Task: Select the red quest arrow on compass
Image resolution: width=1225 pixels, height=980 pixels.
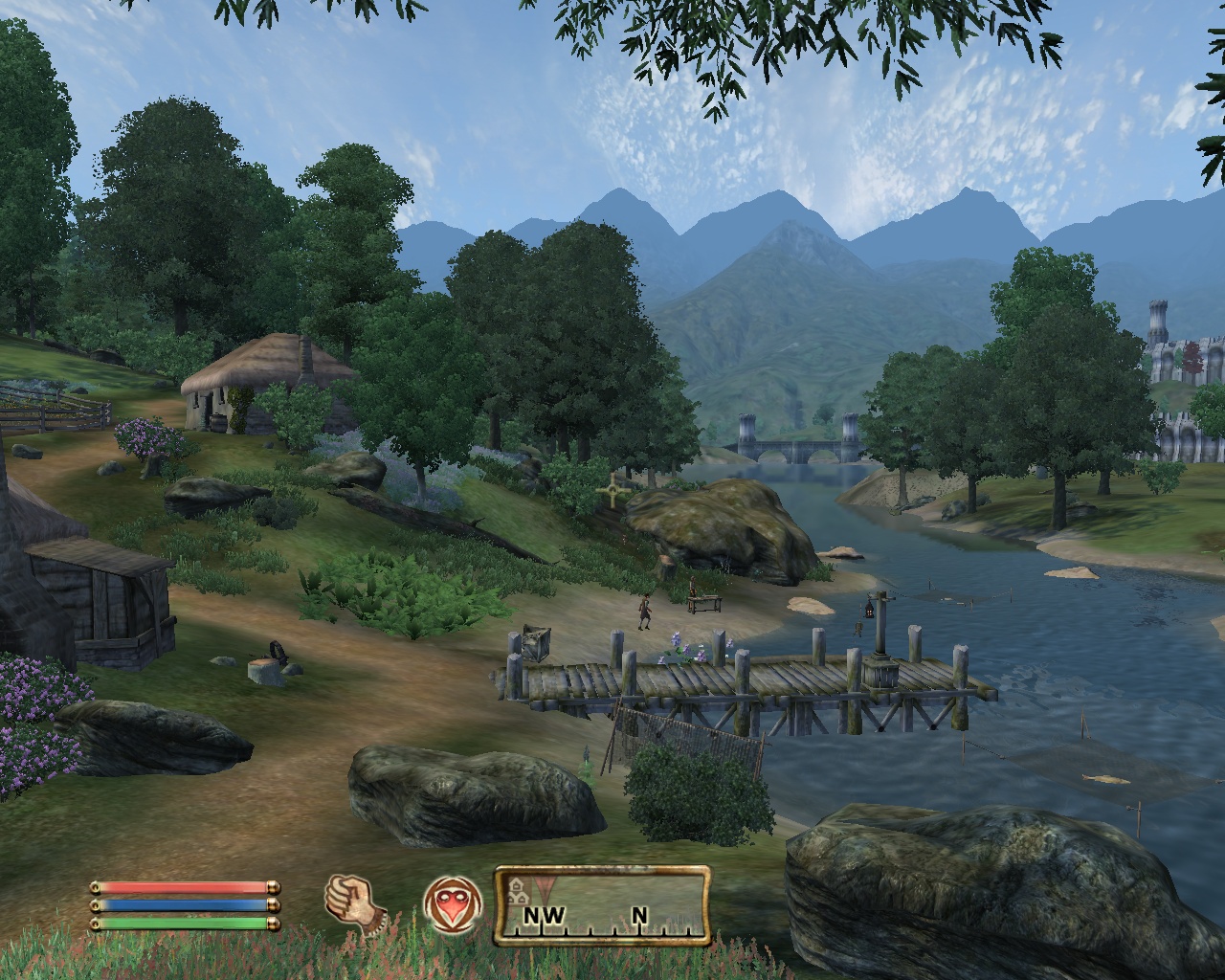Action: (546, 885)
